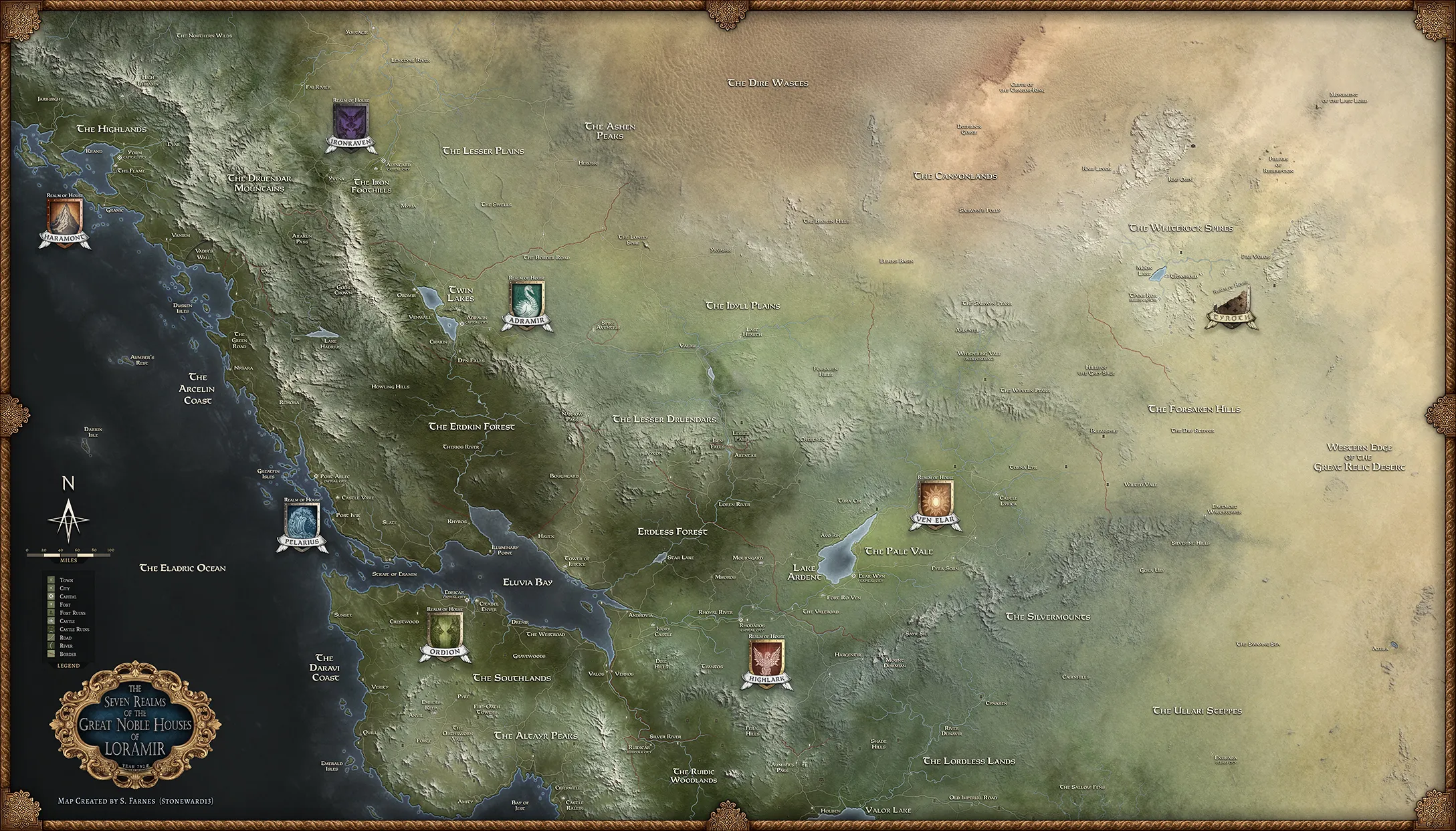Click the north compass rose

coord(68,515)
